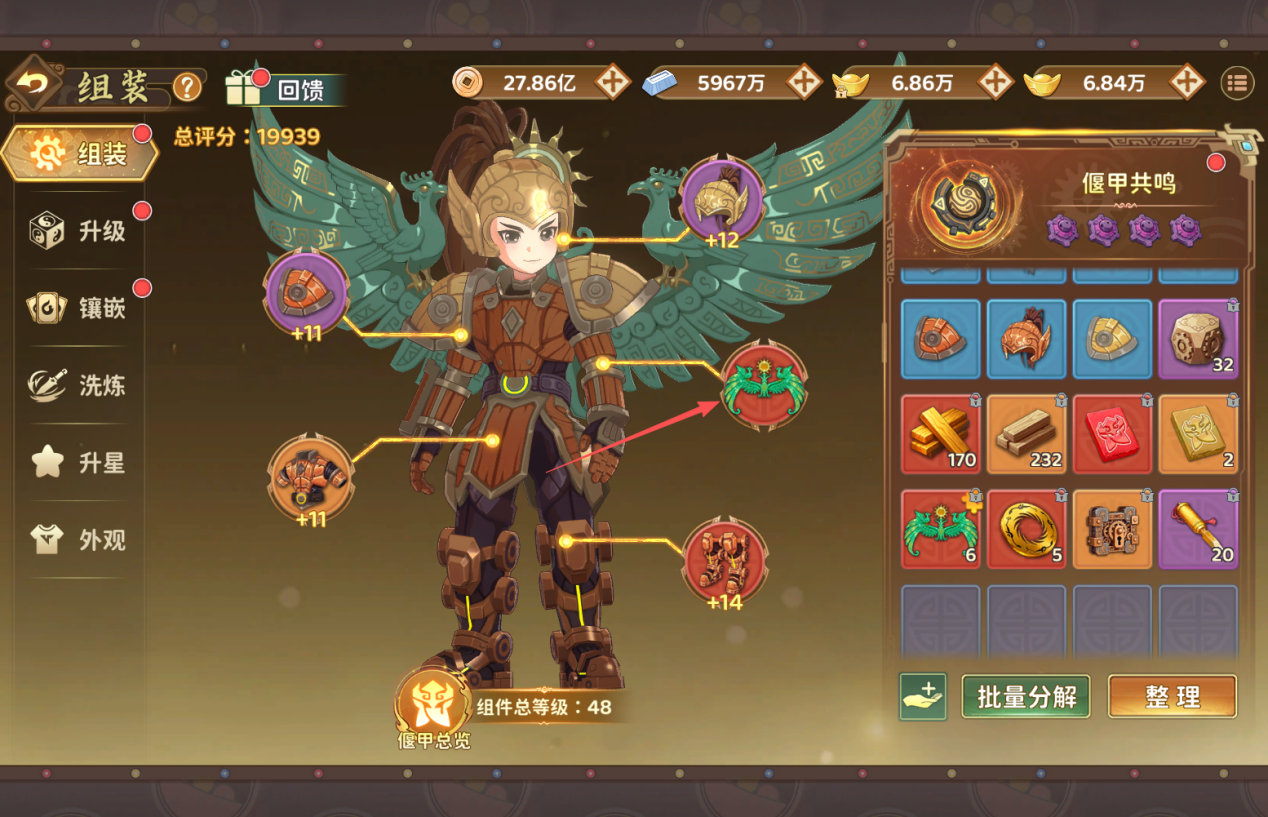Switch to the 镶嵌 tab

[x=82, y=308]
